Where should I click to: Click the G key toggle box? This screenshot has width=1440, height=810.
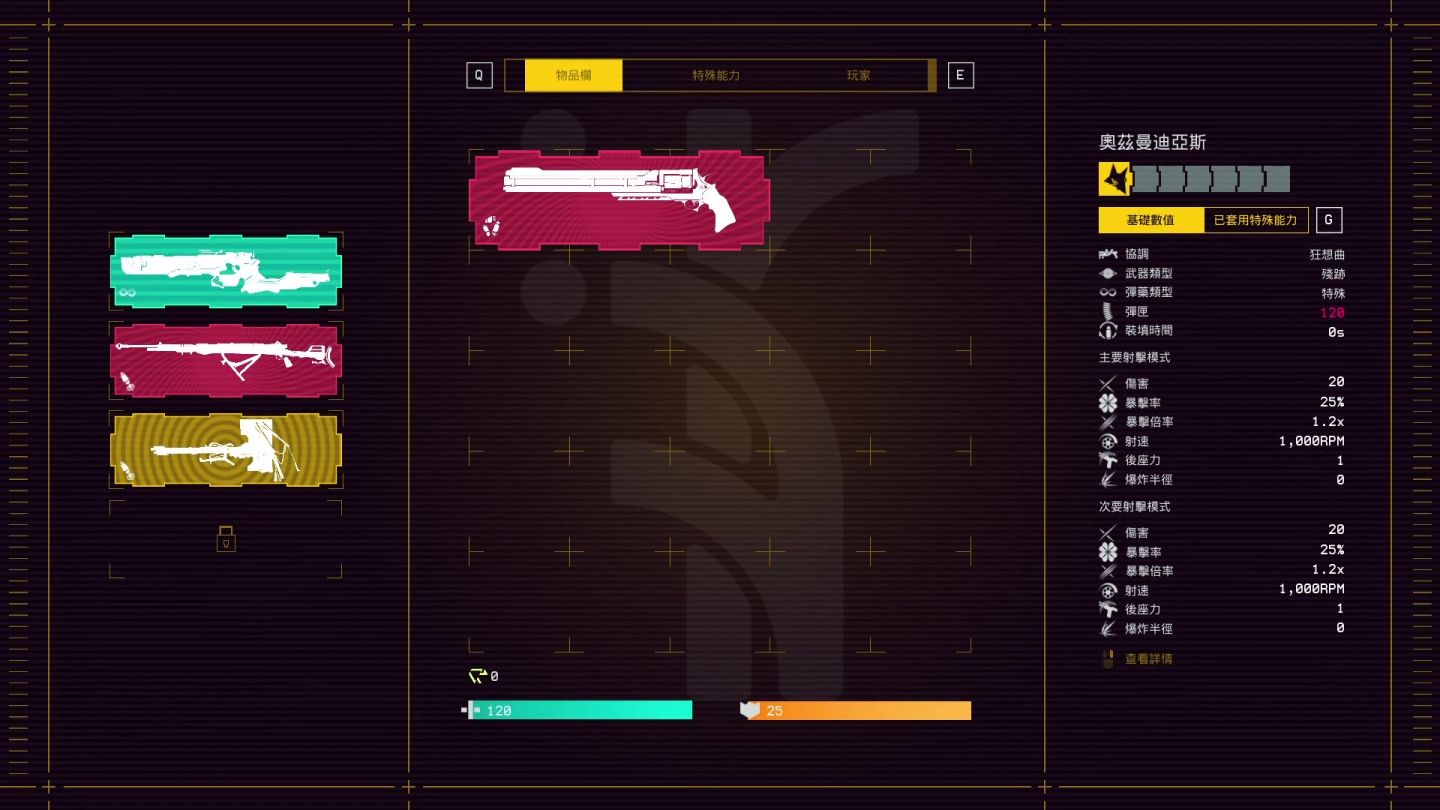click(1330, 219)
